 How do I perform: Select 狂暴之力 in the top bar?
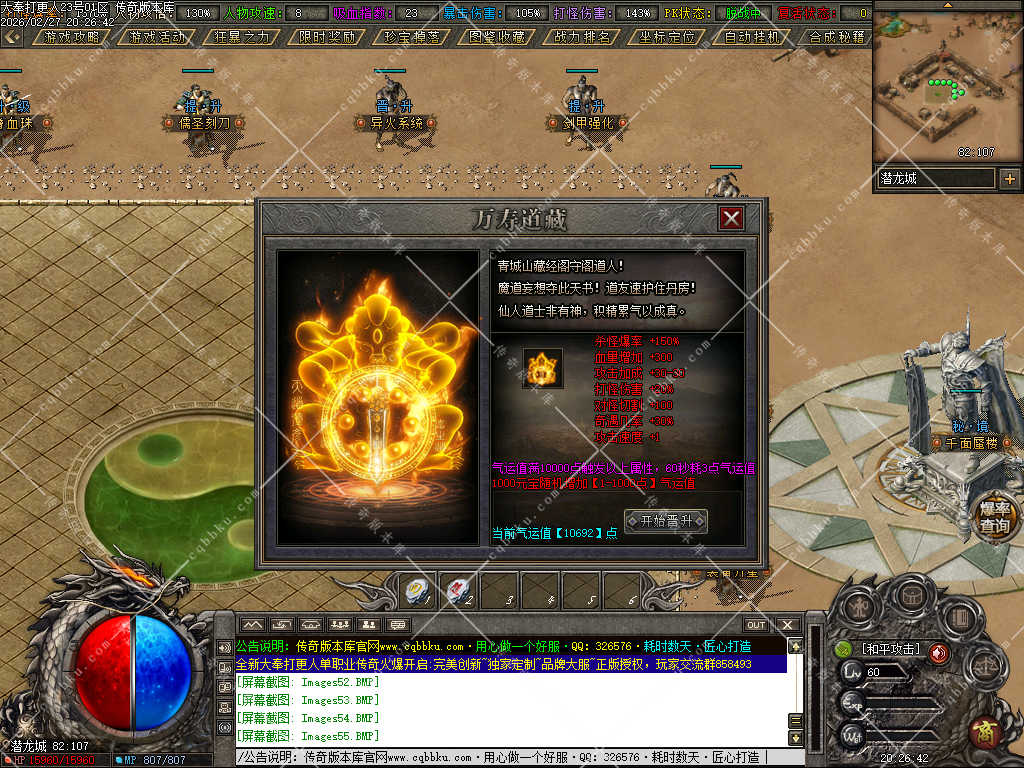click(242, 37)
